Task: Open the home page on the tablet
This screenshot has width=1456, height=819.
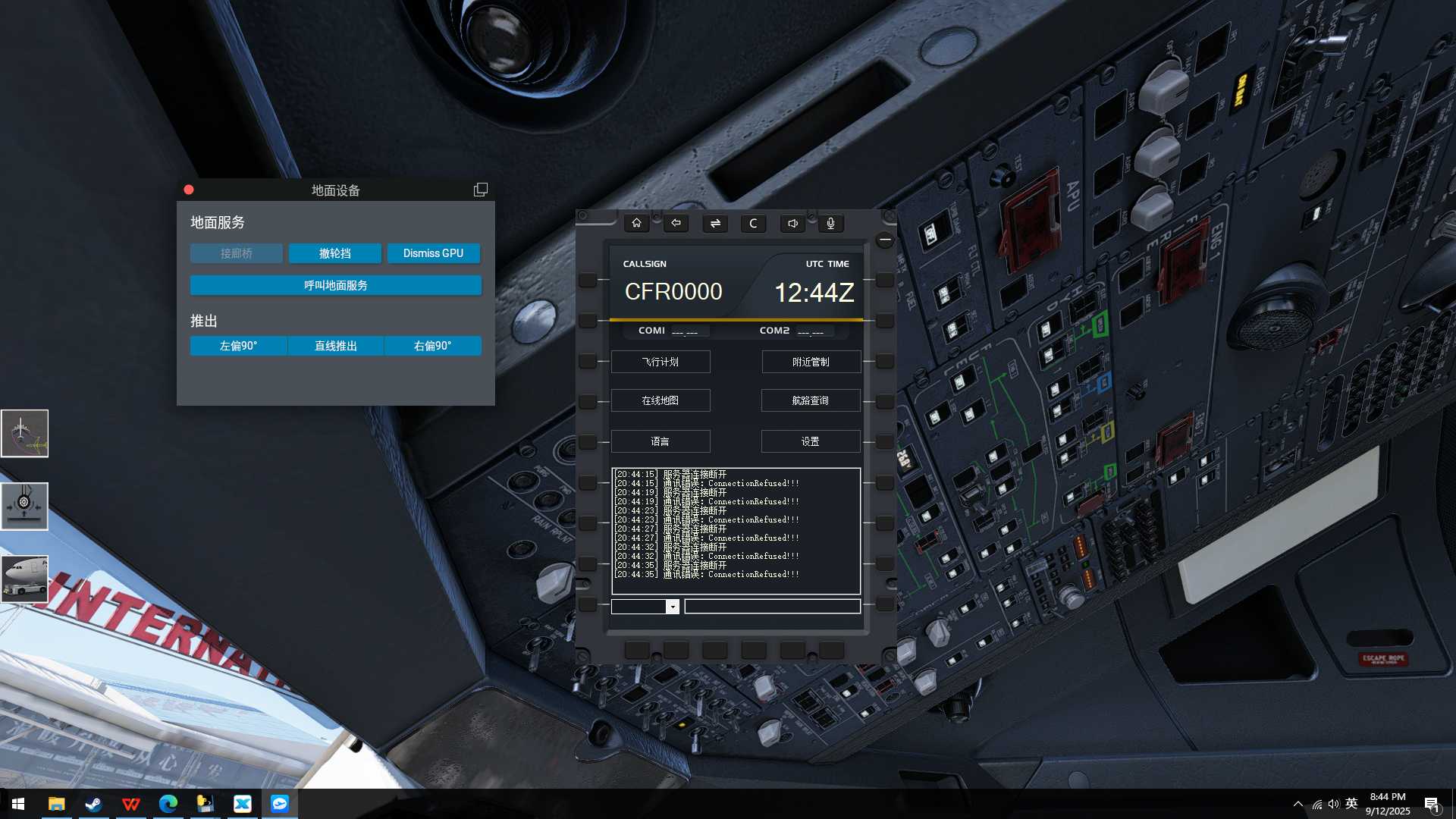Action: 637,223
